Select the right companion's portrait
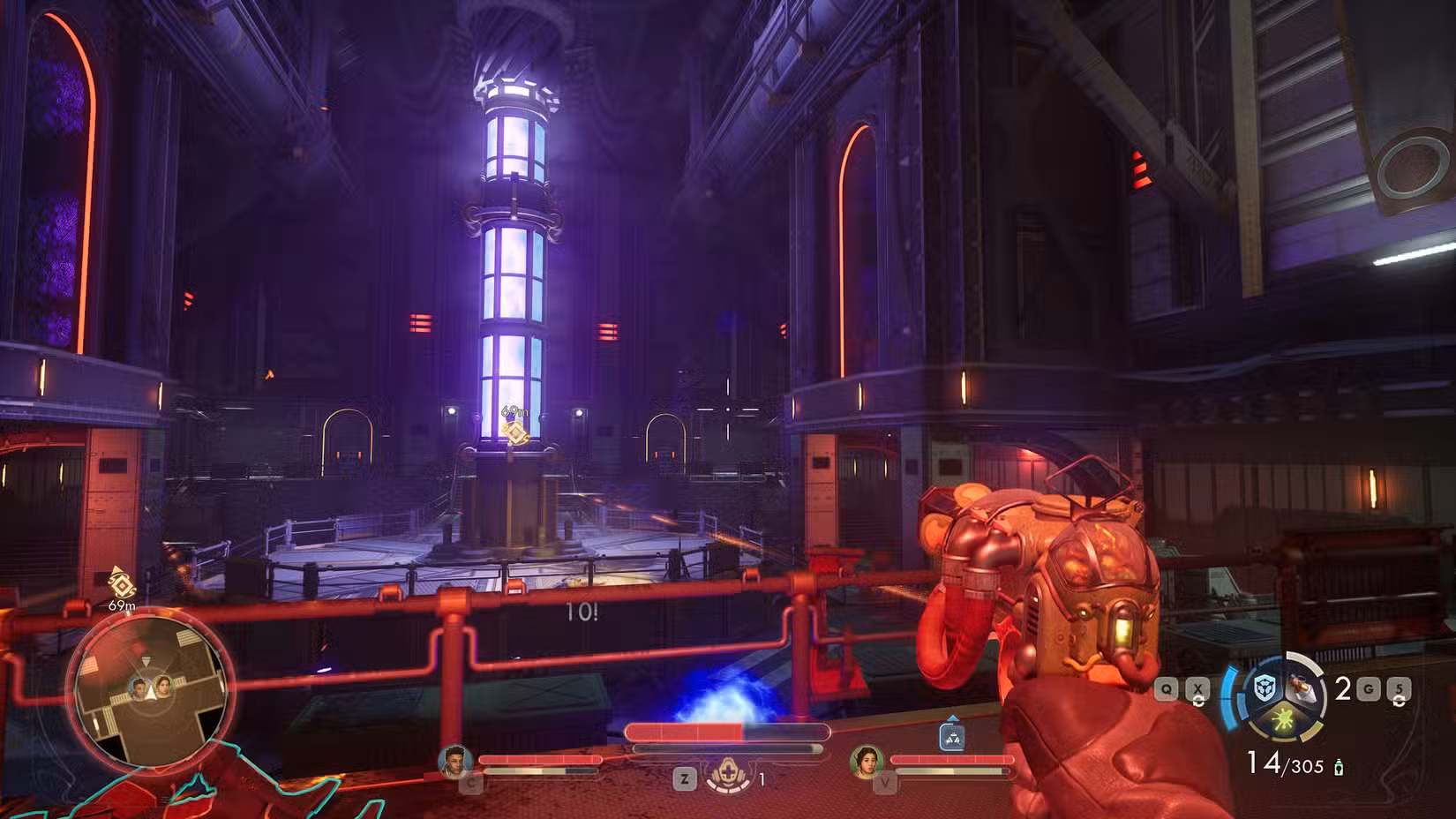Viewport: 1456px width, 819px height. (x=868, y=763)
